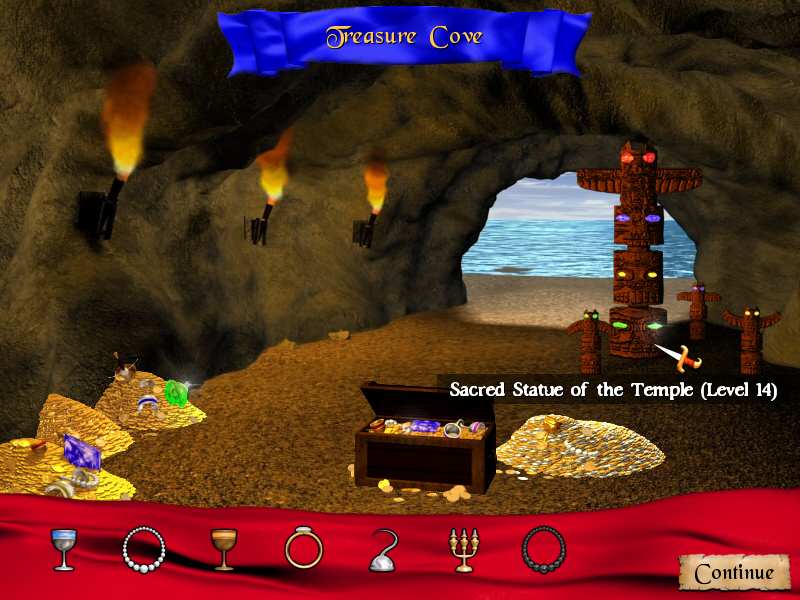800x600 pixels.
Task: Select the bronze chalice treasure icon
Action: (x=222, y=549)
